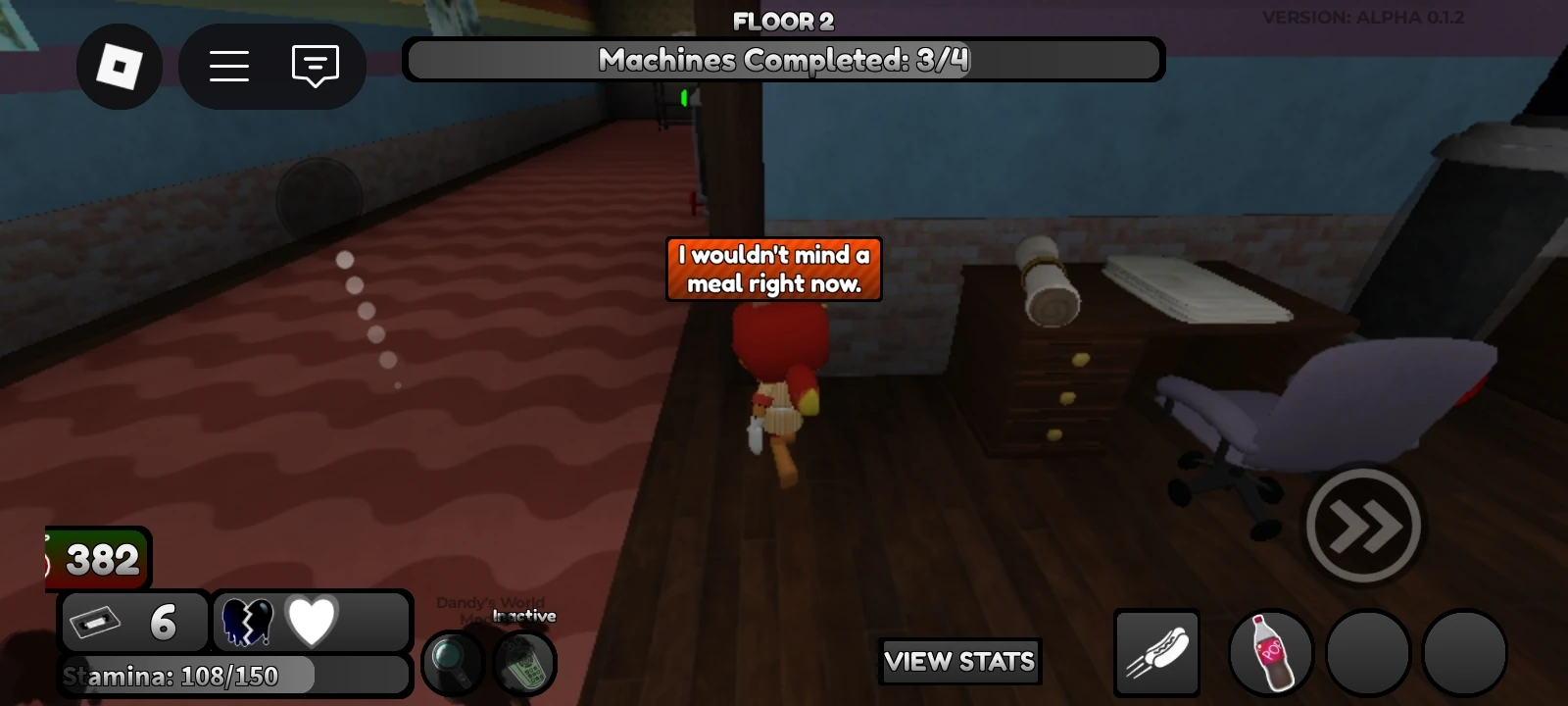Tap the Machines Completed progress banner
Viewport: 1568px width, 706px height.
coord(783,59)
